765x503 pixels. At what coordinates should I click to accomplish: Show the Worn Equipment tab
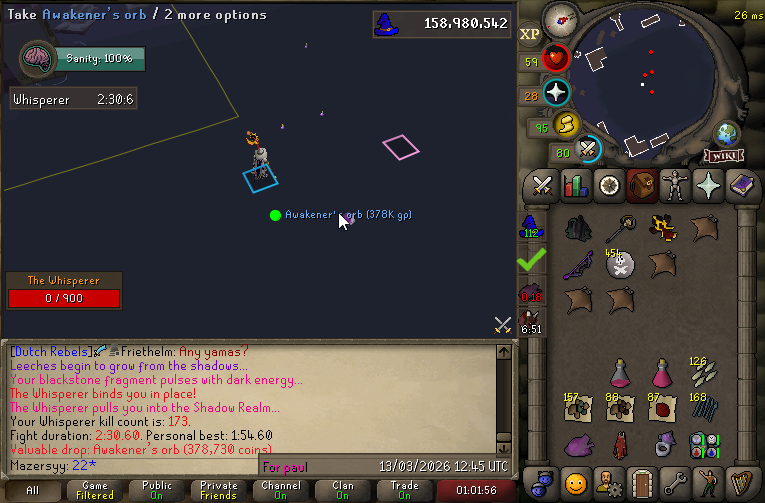click(x=676, y=185)
